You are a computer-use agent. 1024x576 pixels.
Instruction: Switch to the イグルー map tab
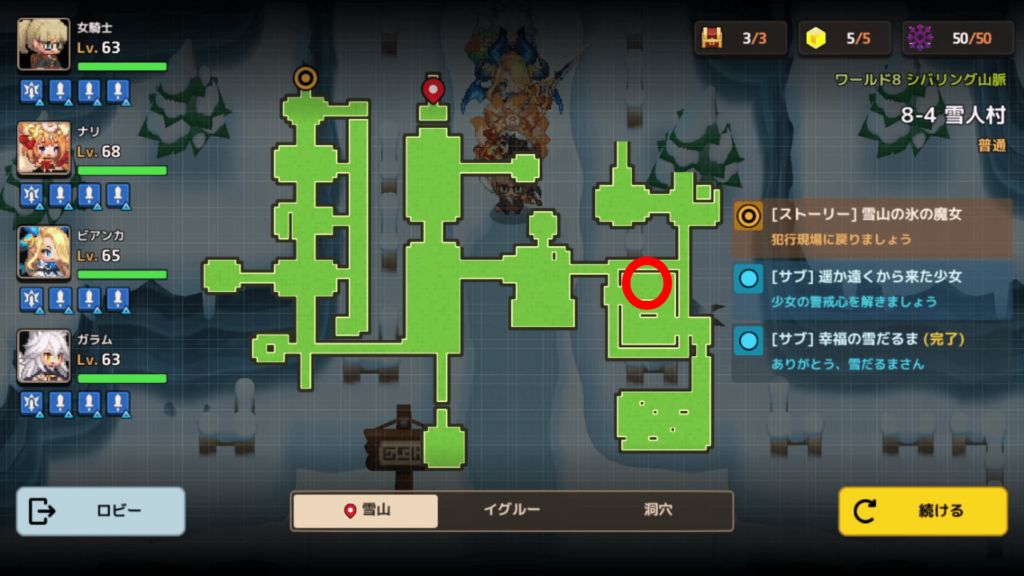point(511,510)
